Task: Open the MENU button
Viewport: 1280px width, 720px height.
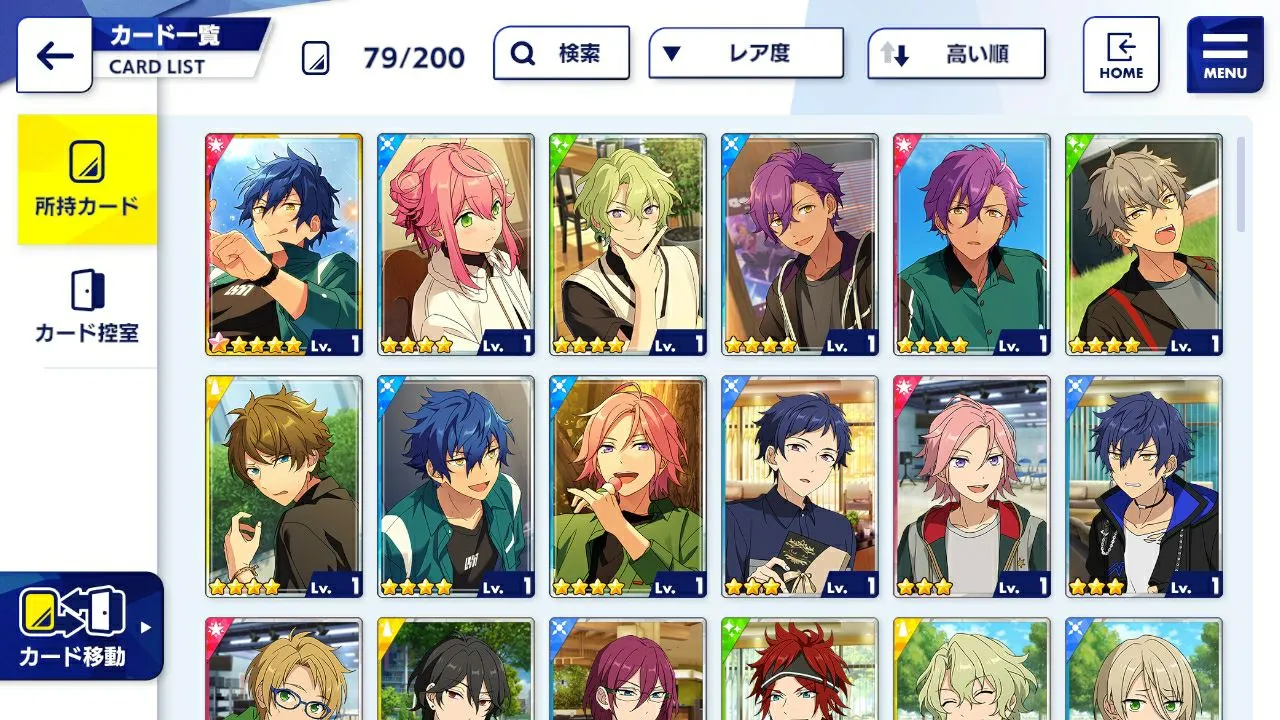Action: coord(1225,55)
